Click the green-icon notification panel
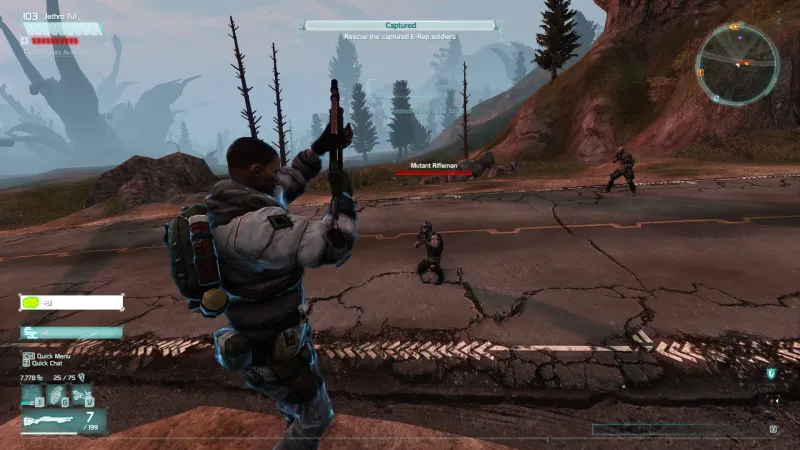This screenshot has width=800, height=450. coord(70,302)
